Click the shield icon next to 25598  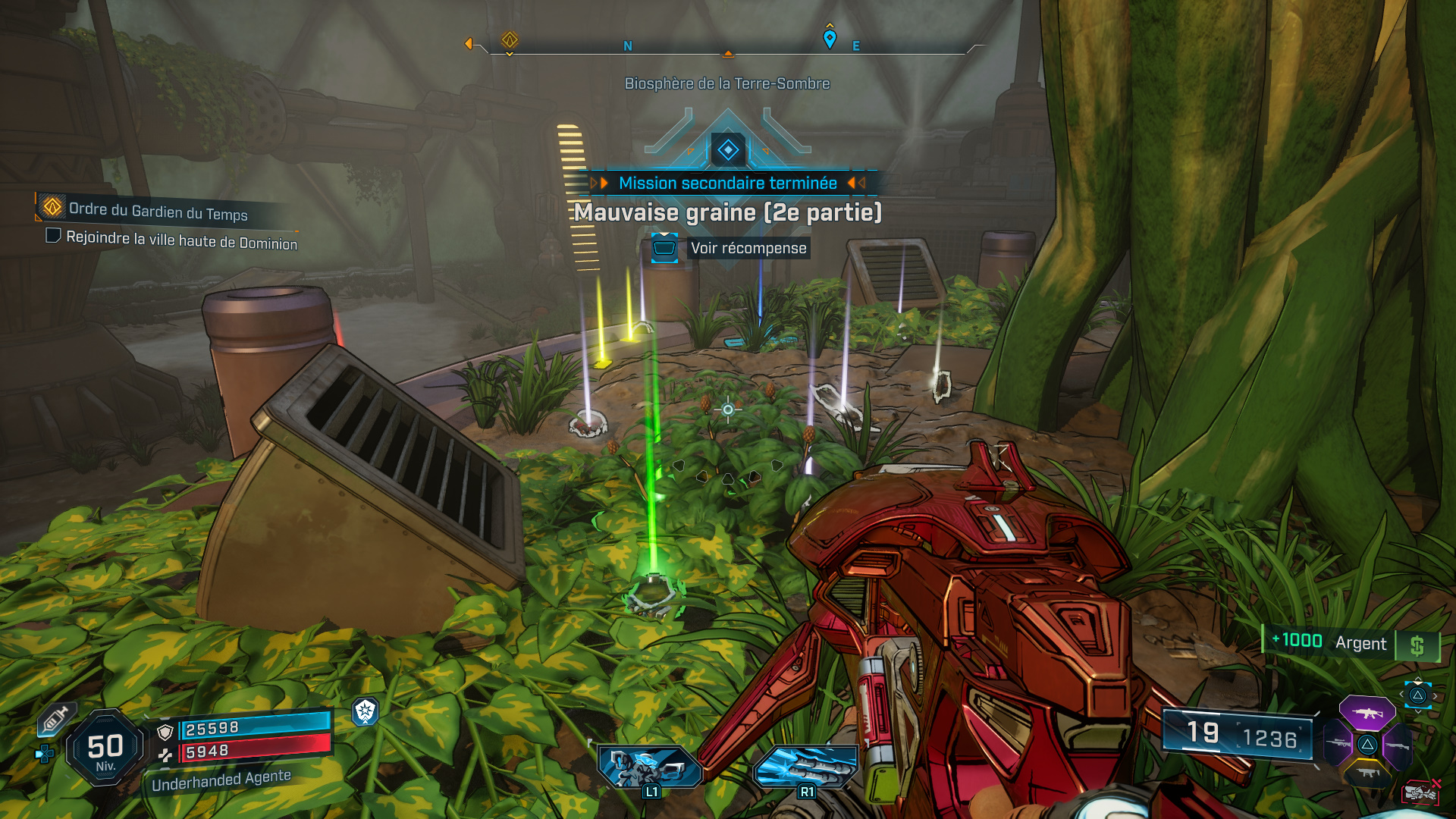click(165, 732)
